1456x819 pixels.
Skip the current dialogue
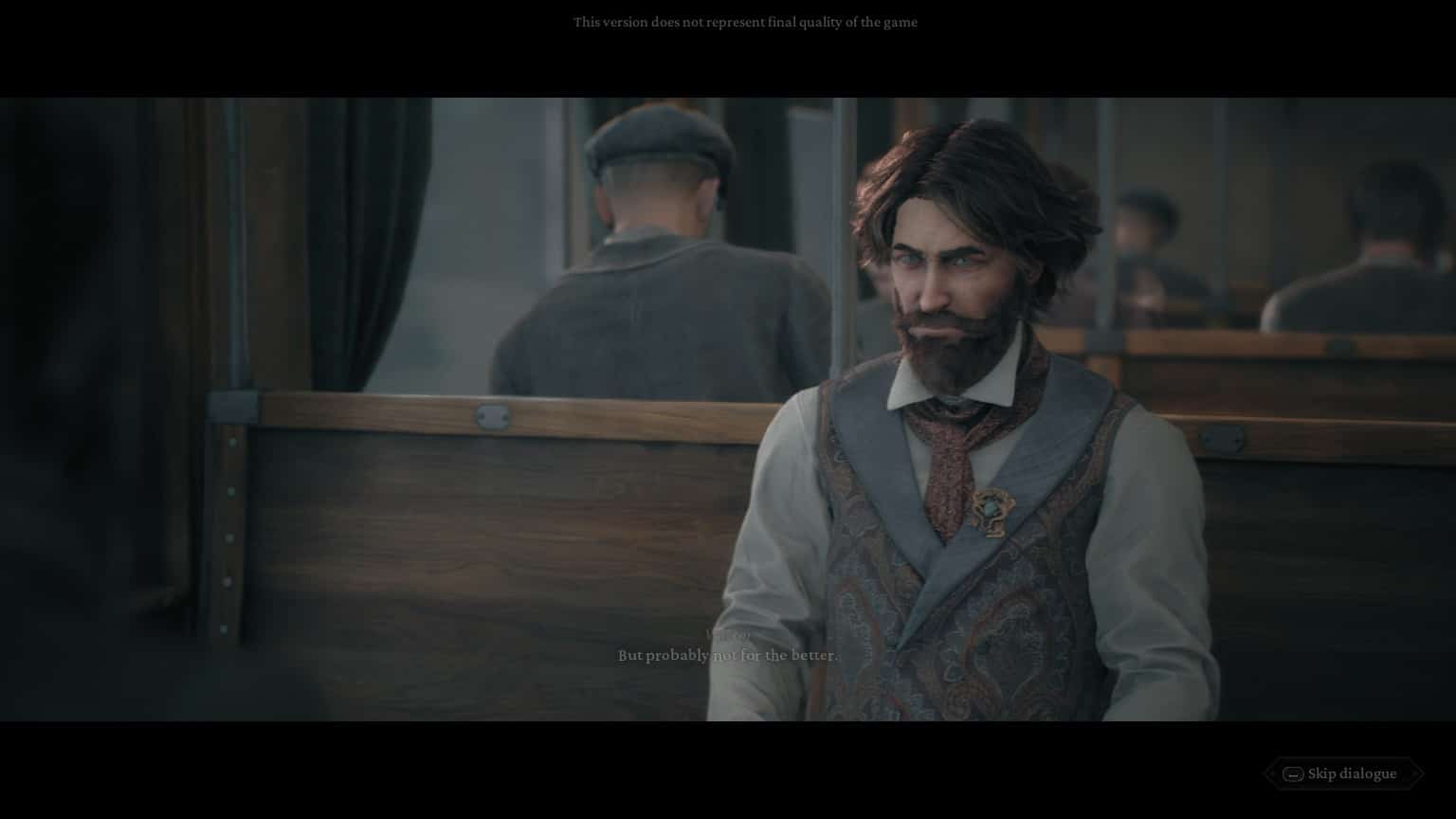coord(1342,773)
